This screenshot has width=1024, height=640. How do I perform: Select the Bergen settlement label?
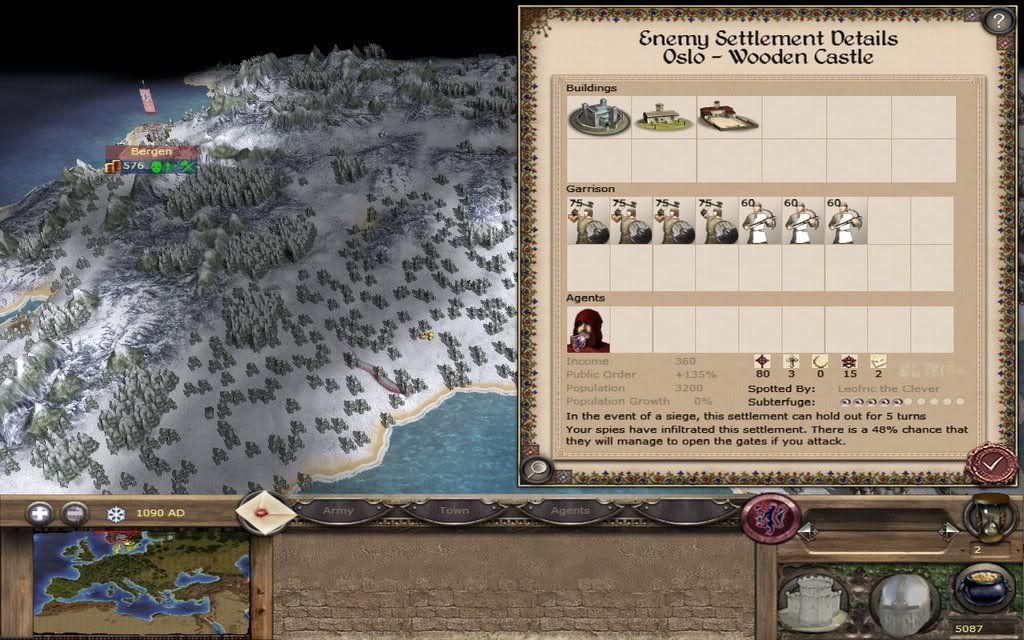(x=151, y=152)
